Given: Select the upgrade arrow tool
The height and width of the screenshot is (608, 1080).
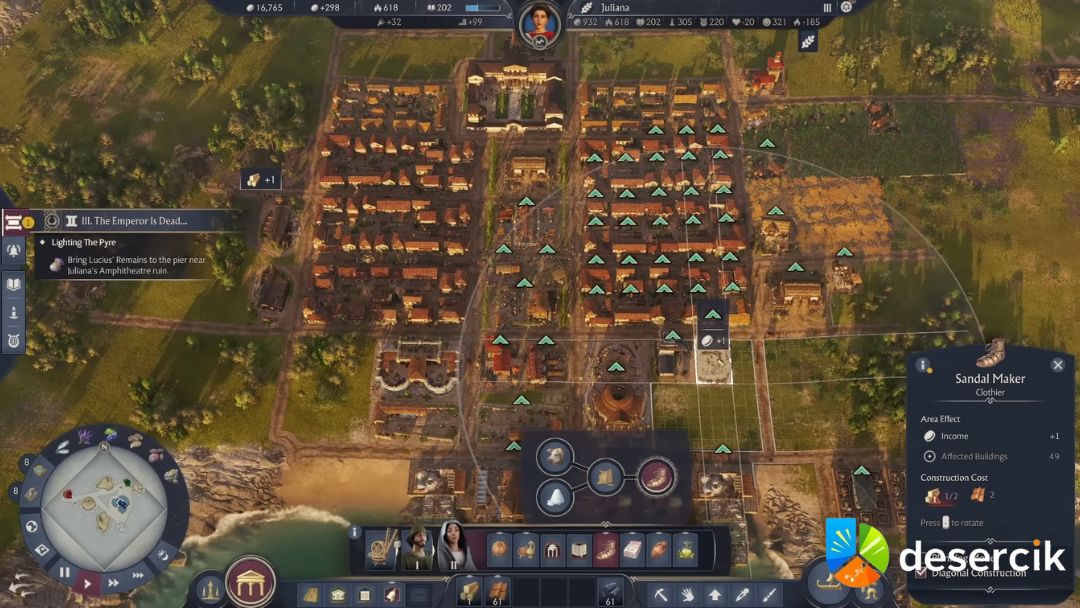Looking at the screenshot, I should click(716, 594).
